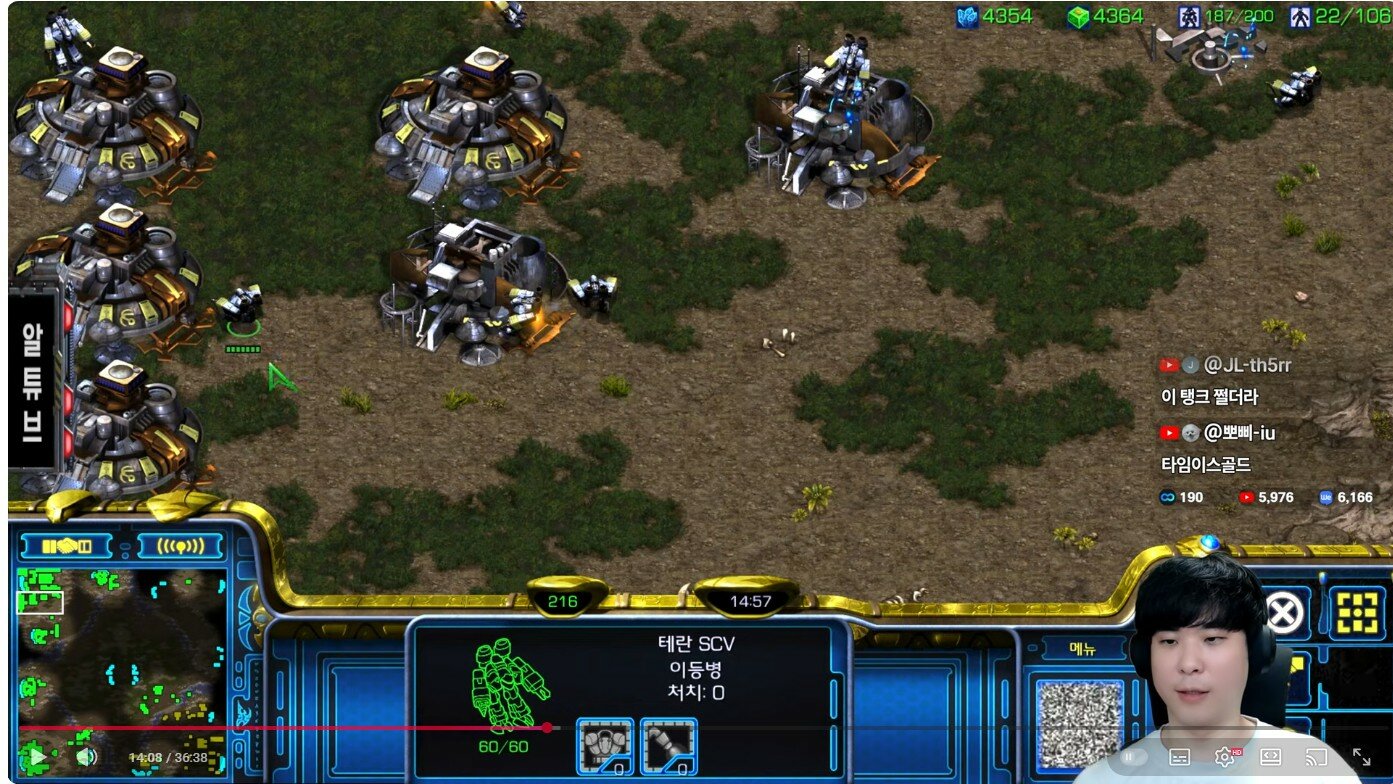Mute the video using the speaker icon
Viewport: 1393px width, 784px height.
click(86, 757)
